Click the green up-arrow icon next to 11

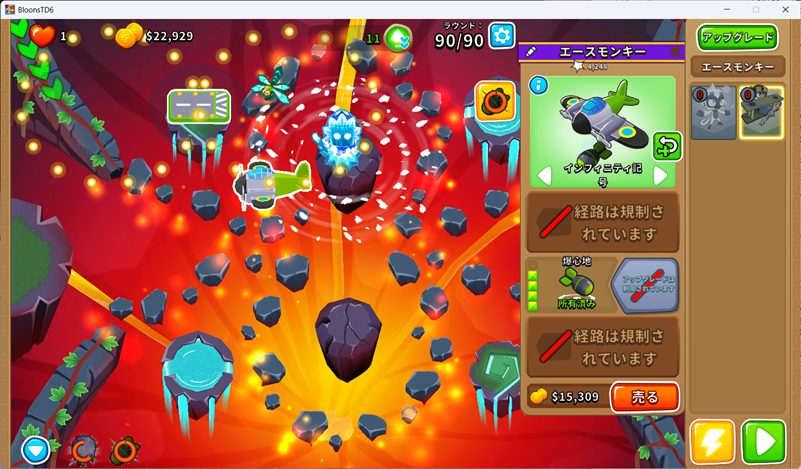click(x=398, y=38)
